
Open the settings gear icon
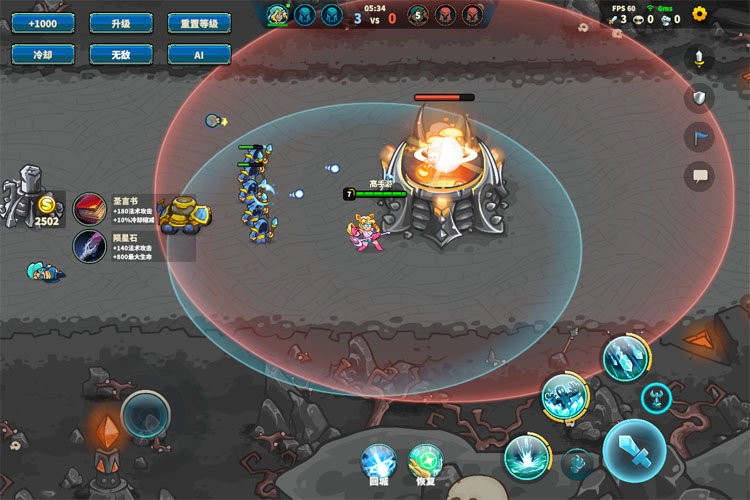[700, 14]
